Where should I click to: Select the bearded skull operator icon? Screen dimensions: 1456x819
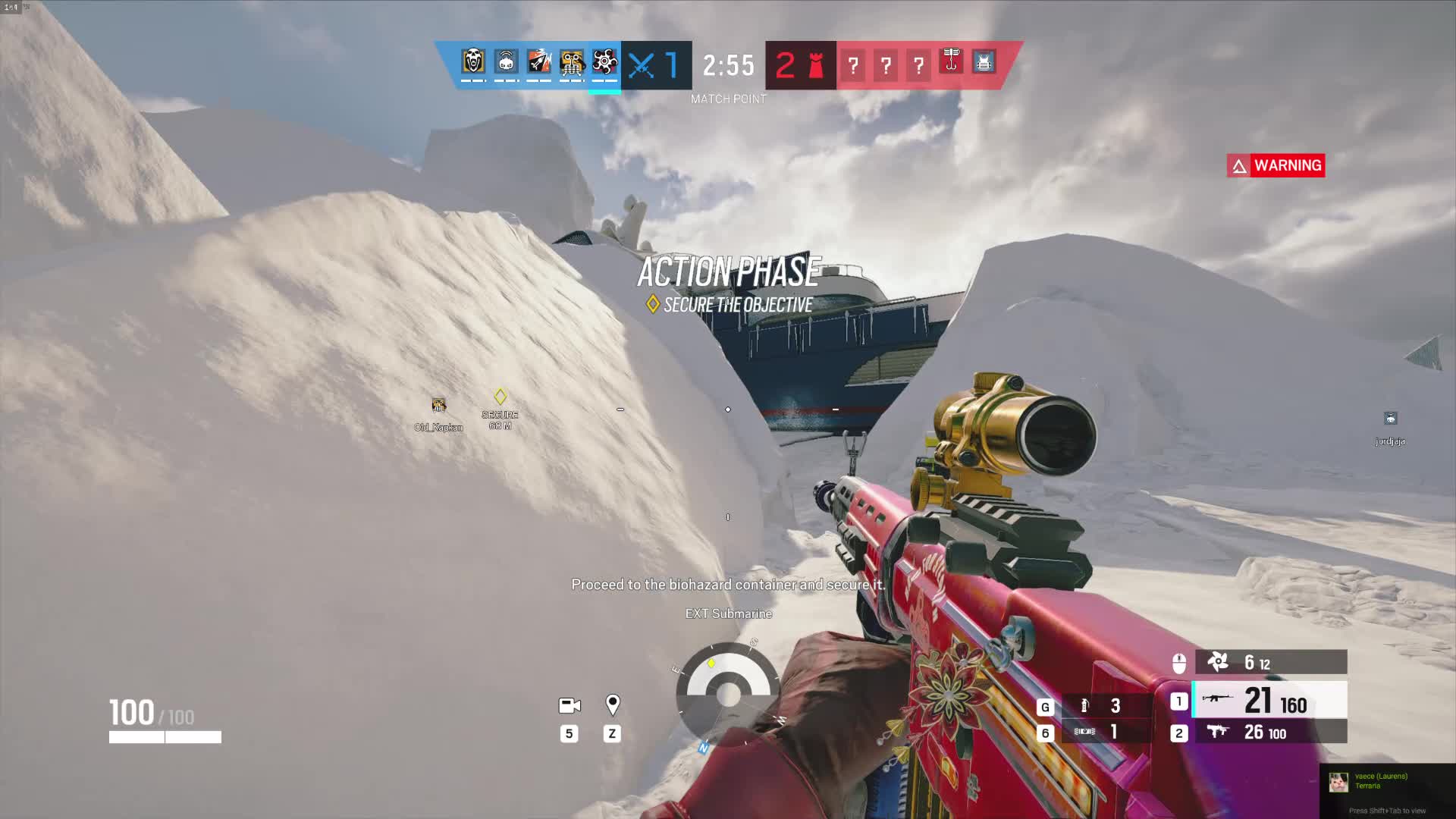[473, 62]
